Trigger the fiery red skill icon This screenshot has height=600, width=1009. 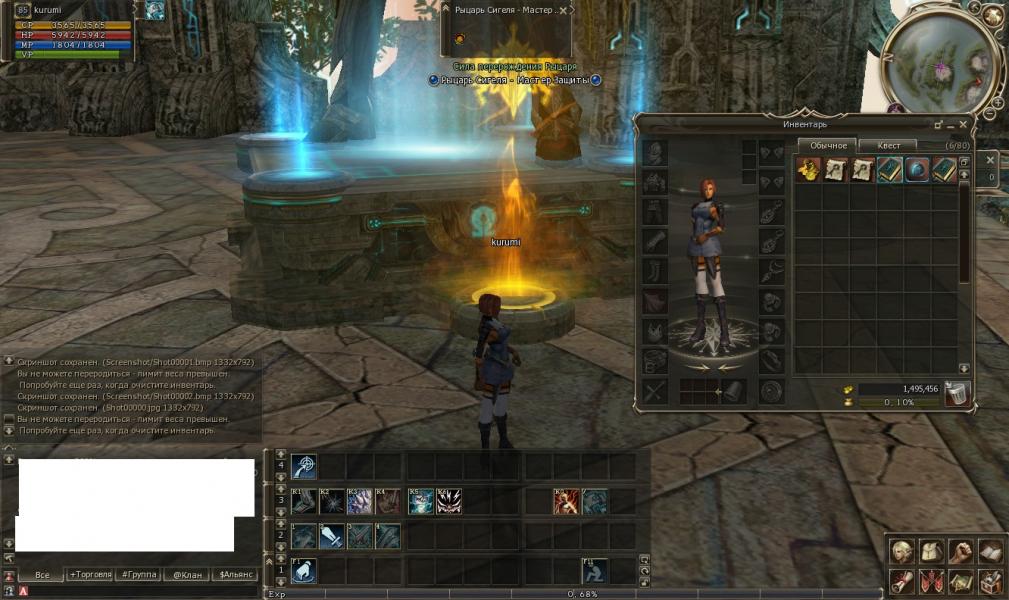567,501
